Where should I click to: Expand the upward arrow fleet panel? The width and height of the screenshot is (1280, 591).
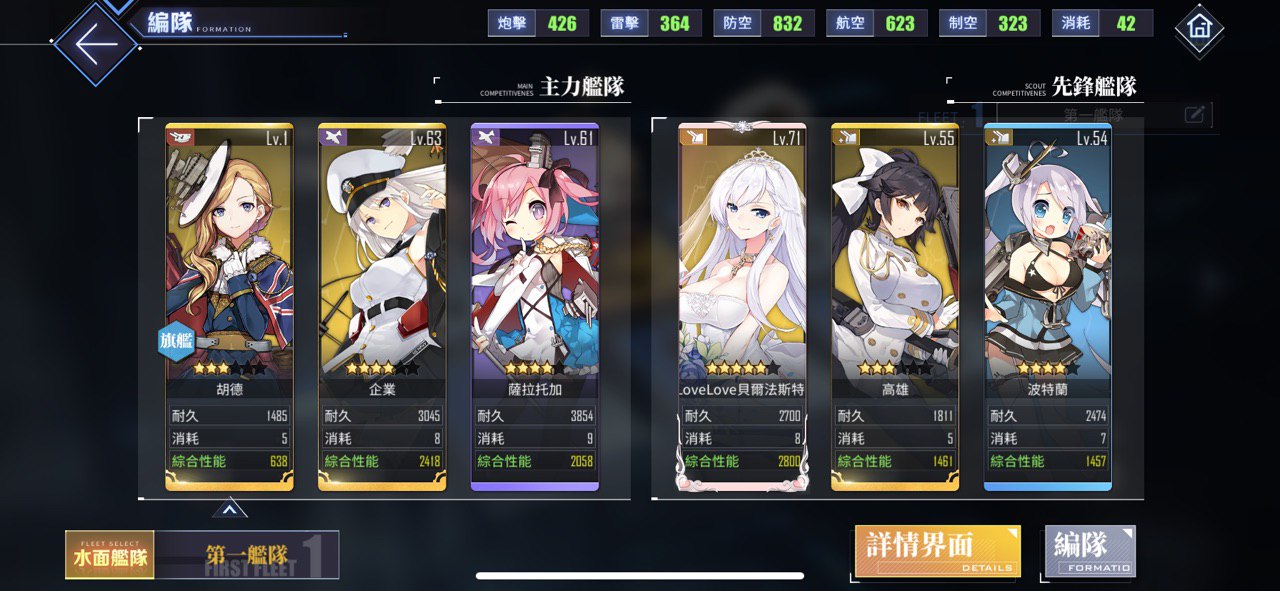click(x=229, y=510)
